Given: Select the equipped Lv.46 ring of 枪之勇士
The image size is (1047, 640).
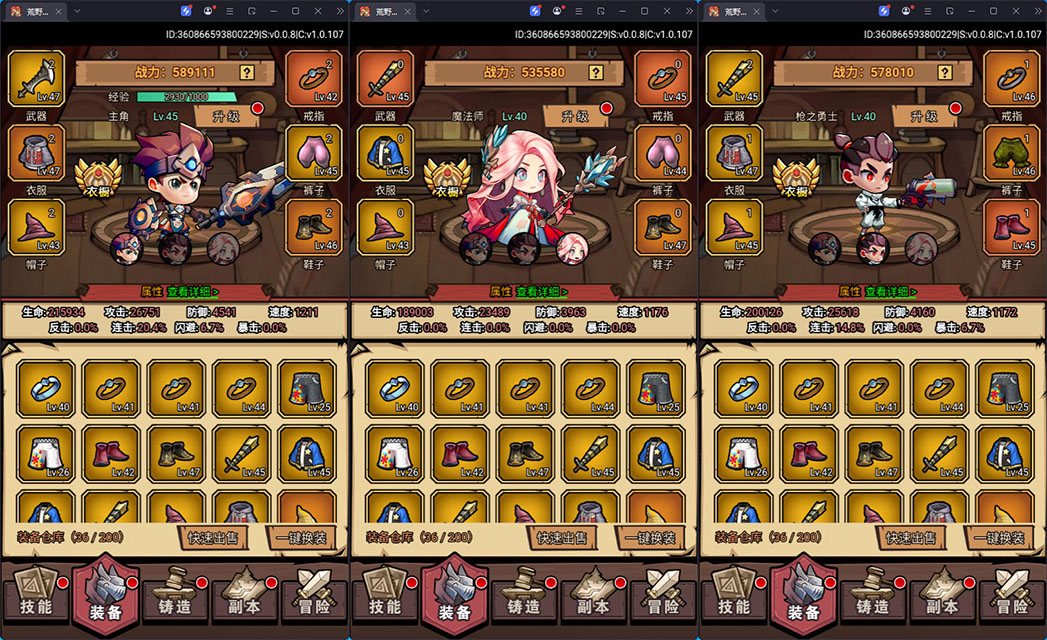Looking at the screenshot, I should (1012, 75).
